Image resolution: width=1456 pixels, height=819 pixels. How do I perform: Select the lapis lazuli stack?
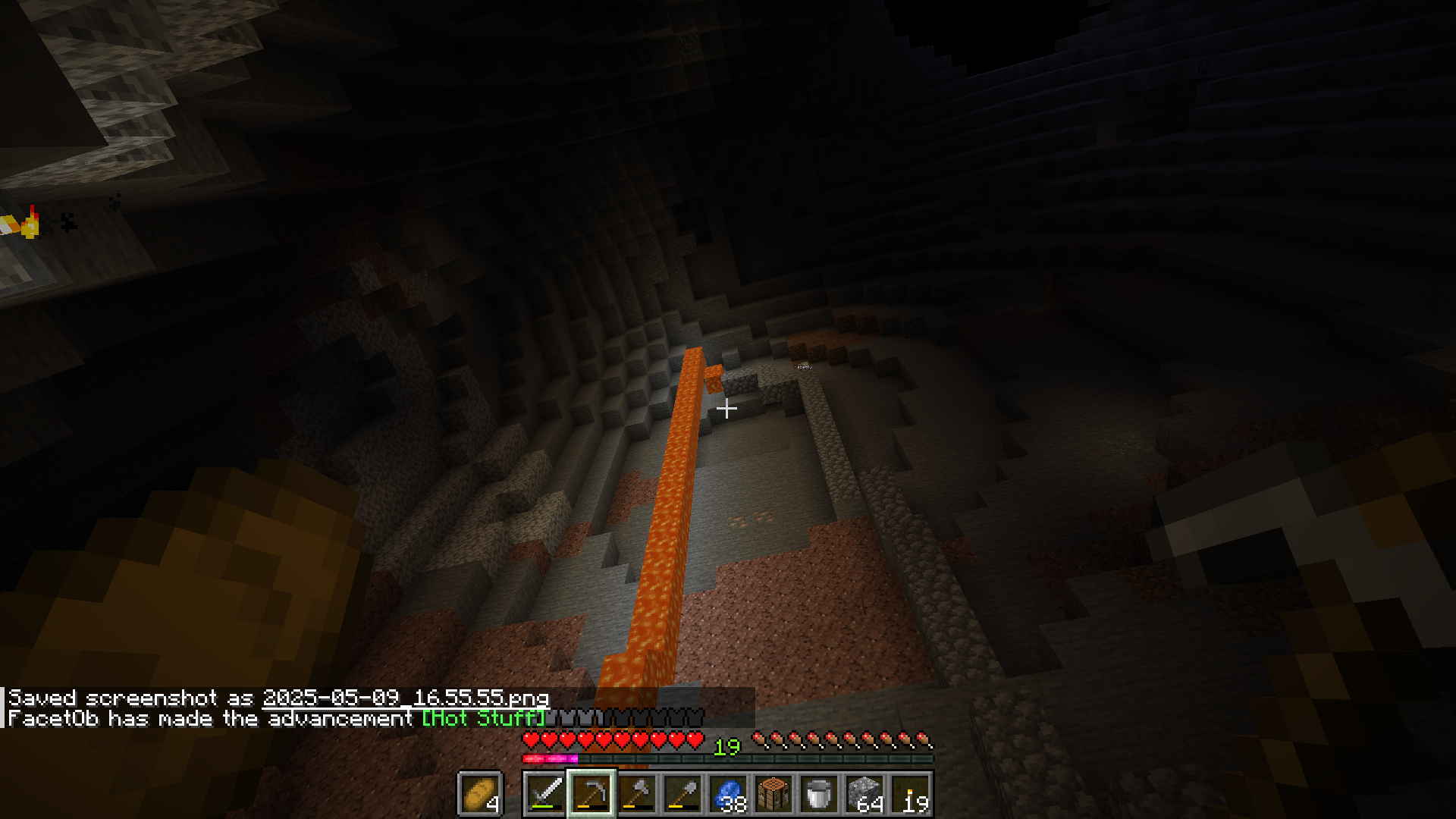pos(728,794)
